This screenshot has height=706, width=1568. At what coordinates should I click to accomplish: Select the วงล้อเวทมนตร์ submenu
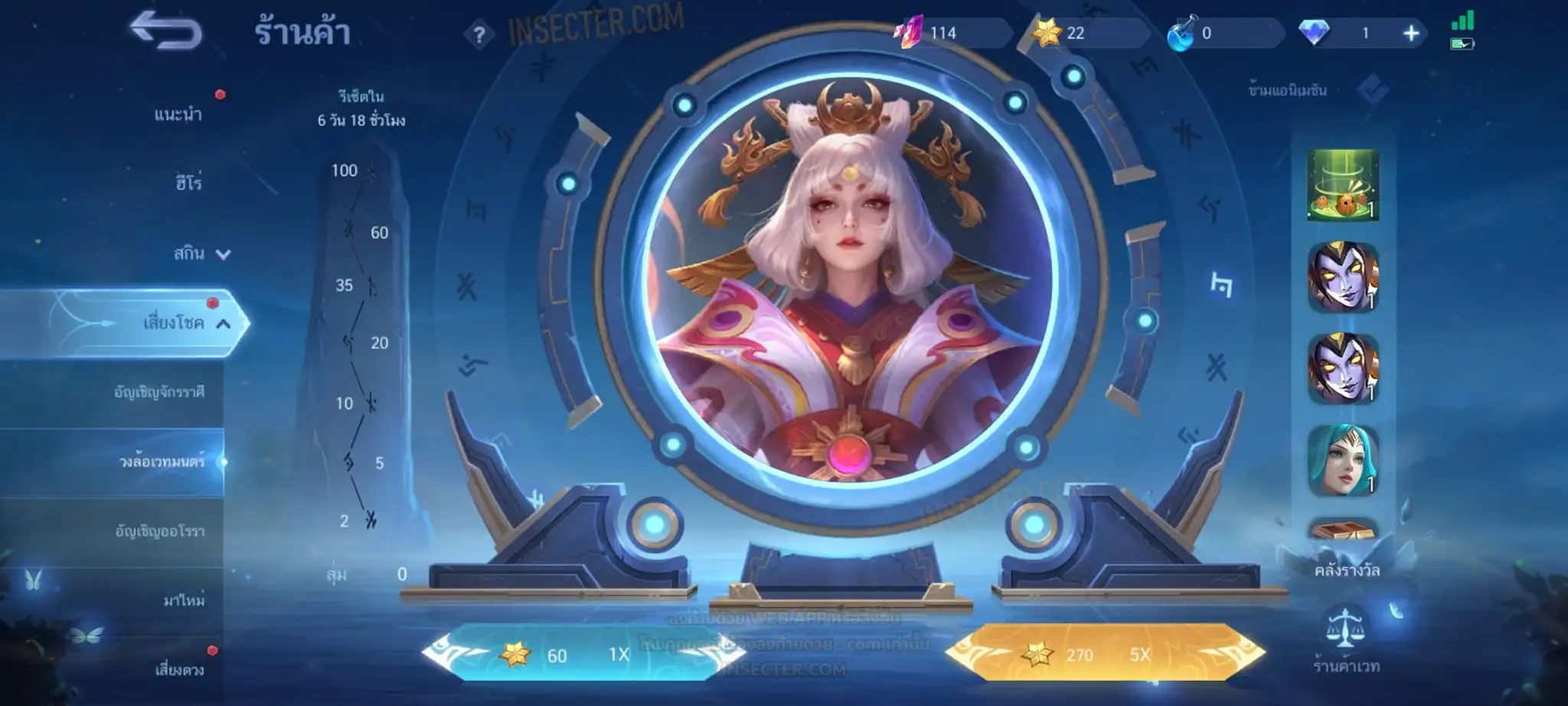click(162, 462)
